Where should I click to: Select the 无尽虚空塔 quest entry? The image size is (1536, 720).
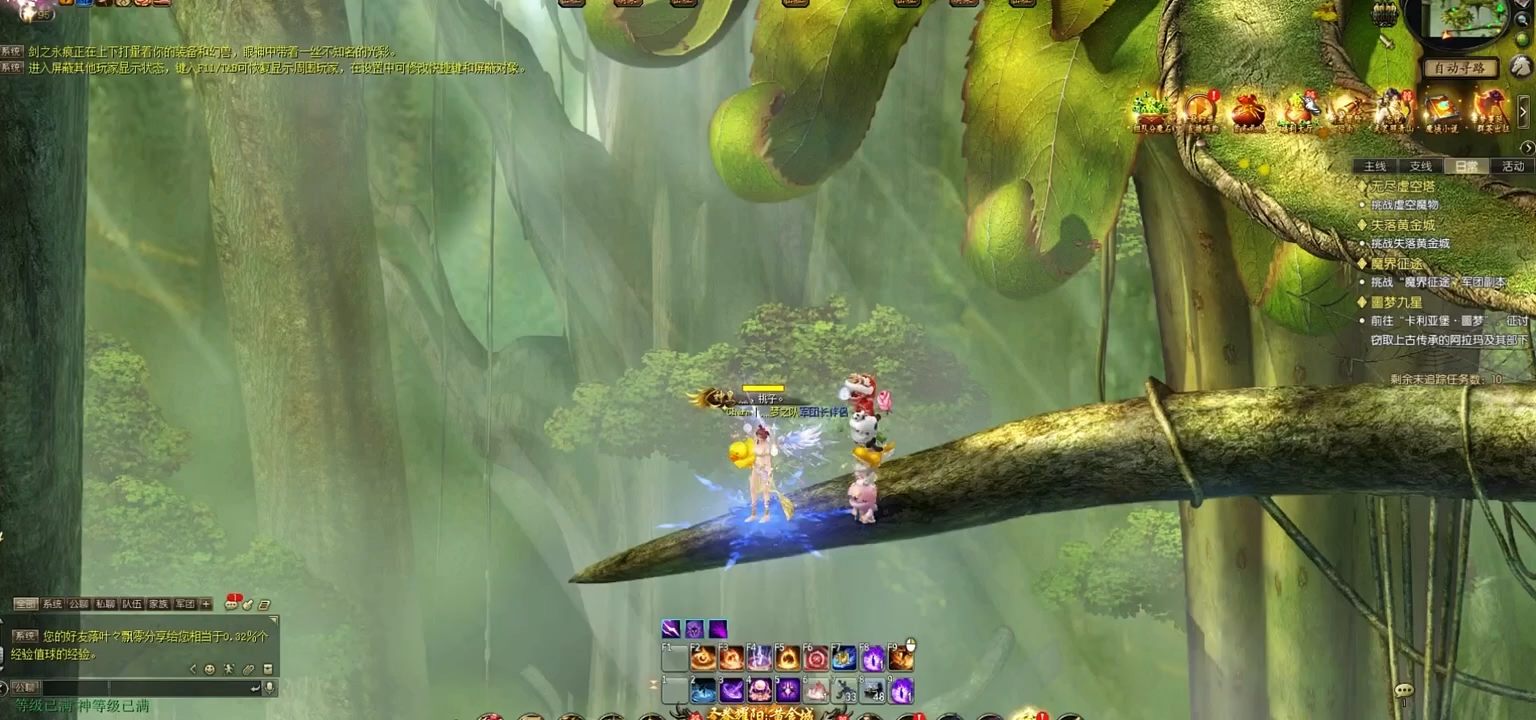(x=1402, y=186)
